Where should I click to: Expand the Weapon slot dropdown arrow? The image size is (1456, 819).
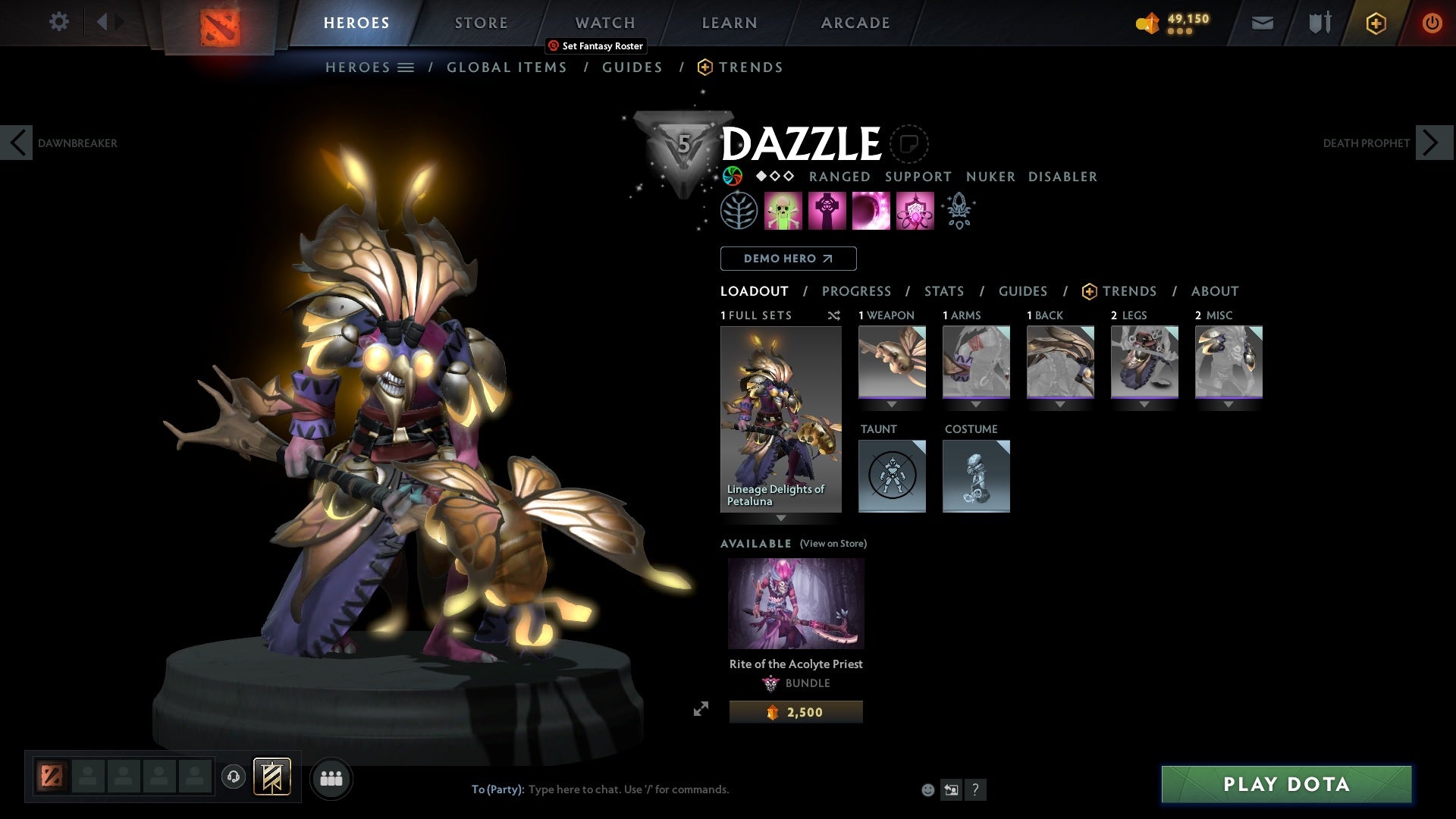892,404
